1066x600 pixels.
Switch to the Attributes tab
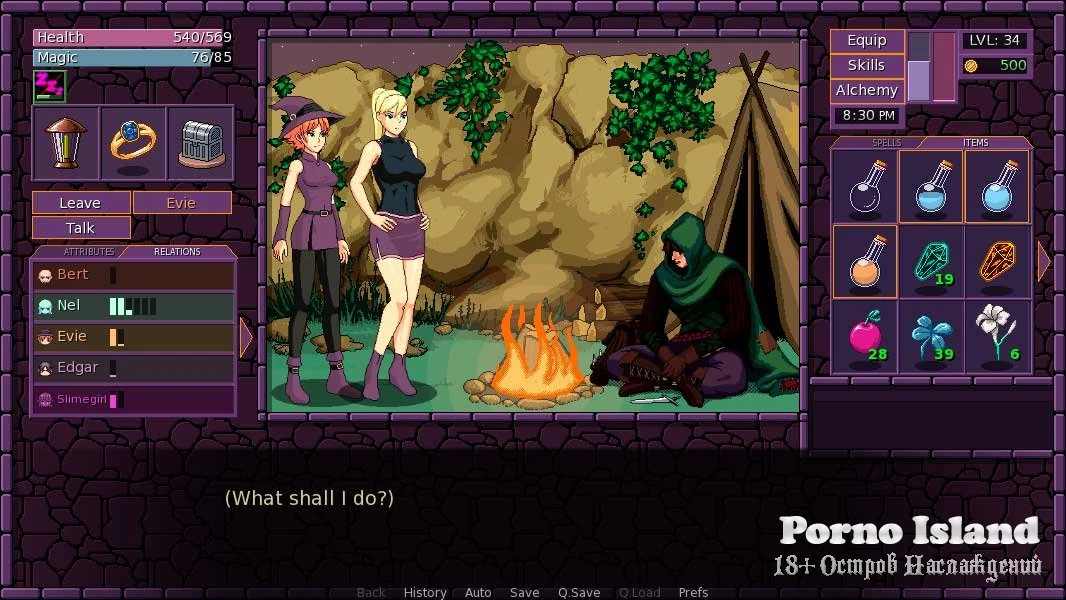[x=89, y=252]
